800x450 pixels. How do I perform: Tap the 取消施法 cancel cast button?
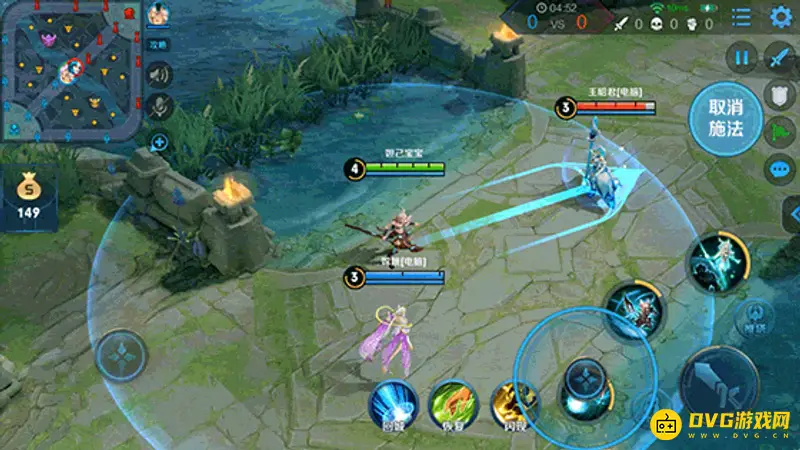(x=727, y=118)
